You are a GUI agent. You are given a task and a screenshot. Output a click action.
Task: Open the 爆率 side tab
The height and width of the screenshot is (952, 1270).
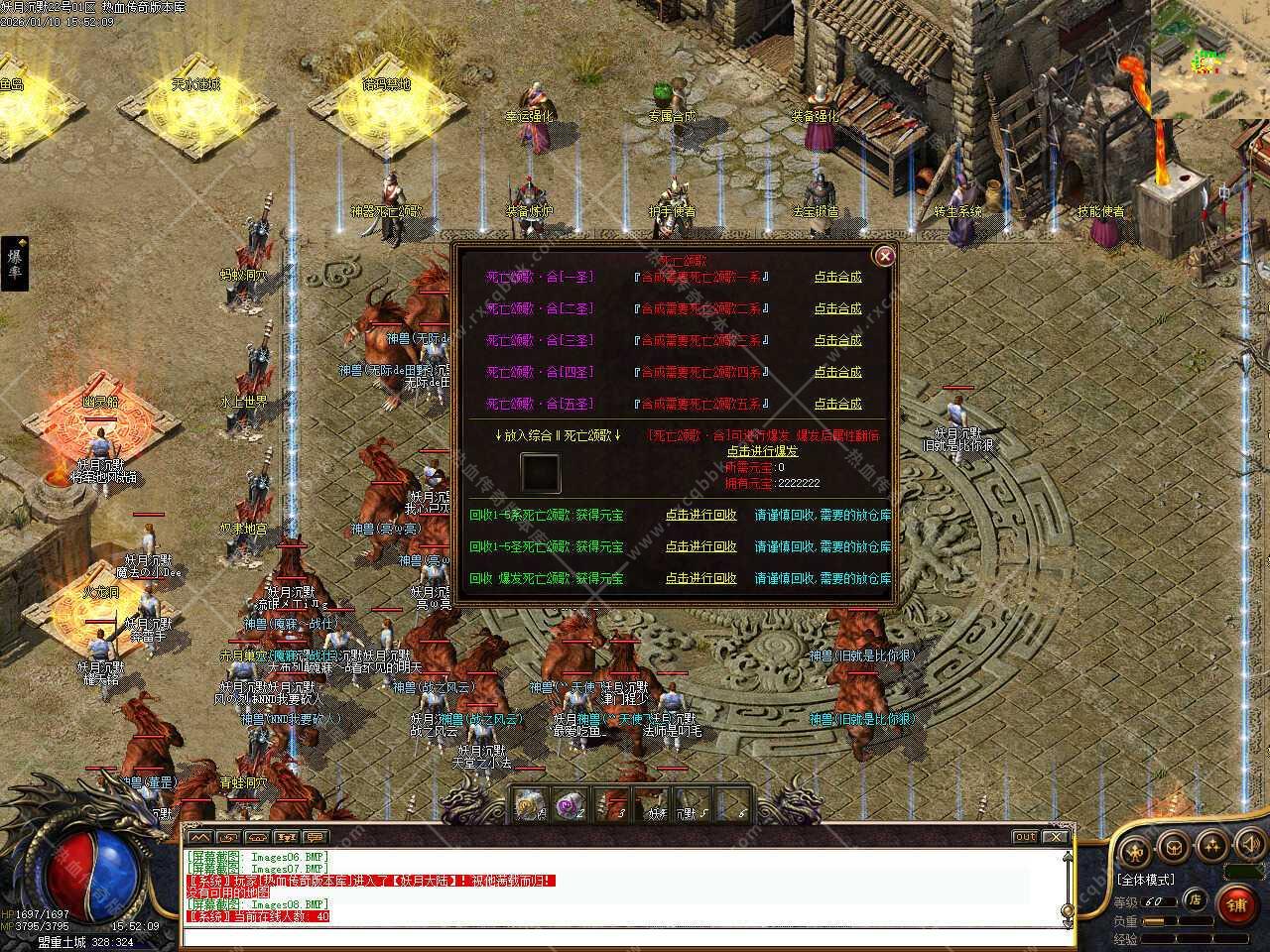pos(15,264)
